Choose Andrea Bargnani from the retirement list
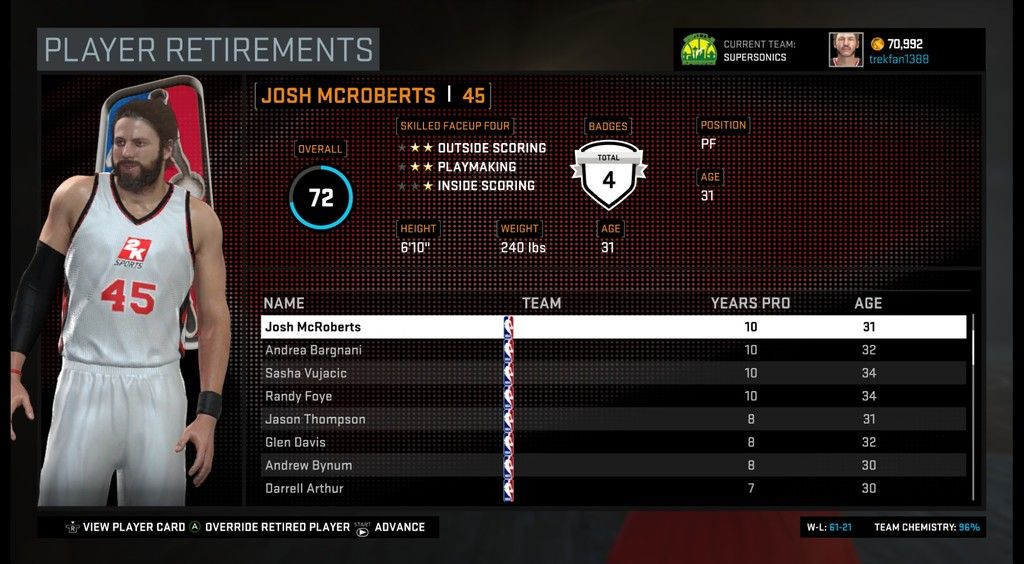The width and height of the screenshot is (1024, 564). (x=612, y=350)
